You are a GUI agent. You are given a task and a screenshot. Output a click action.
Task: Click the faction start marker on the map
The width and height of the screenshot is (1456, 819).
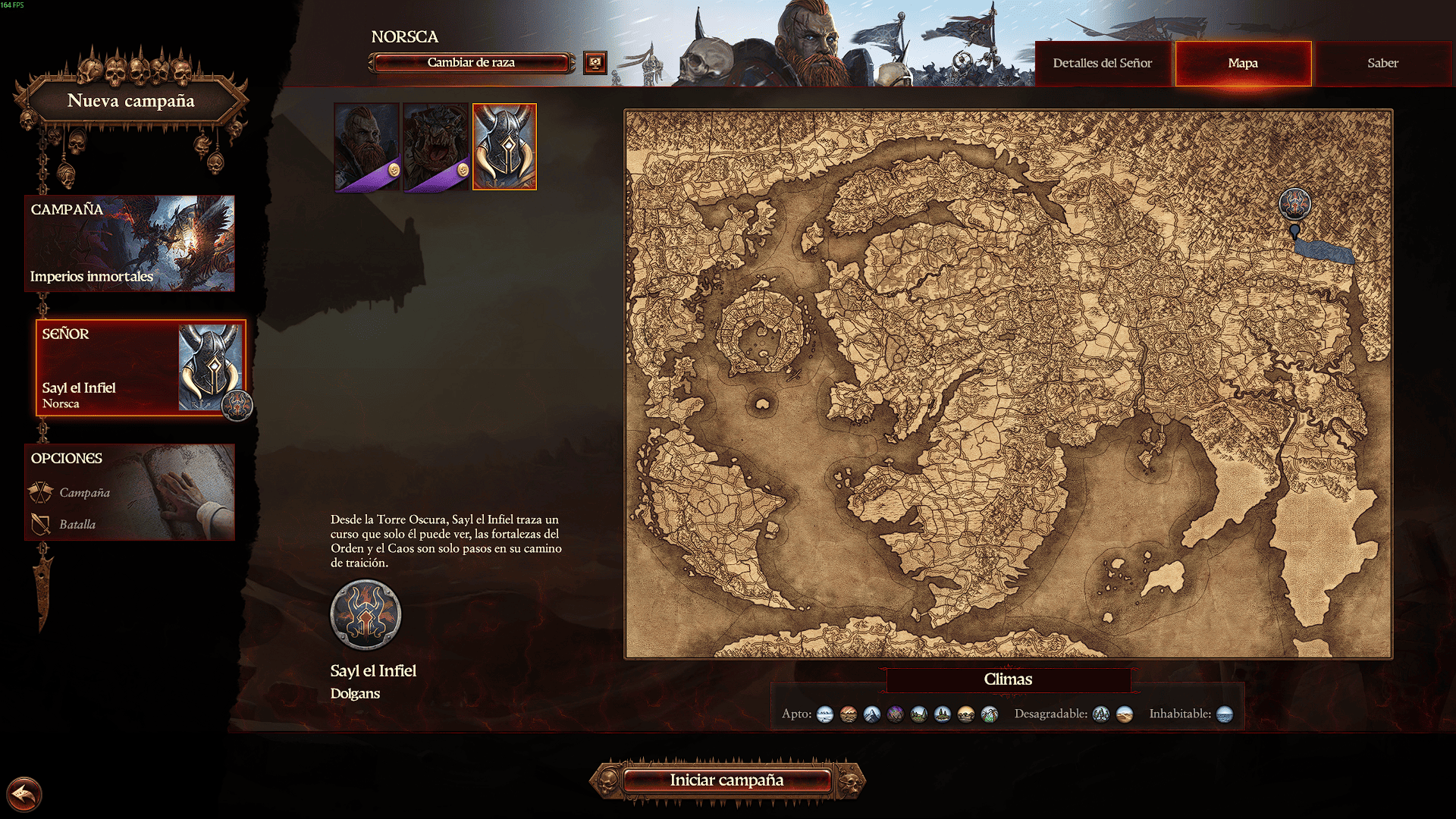[x=1294, y=205]
